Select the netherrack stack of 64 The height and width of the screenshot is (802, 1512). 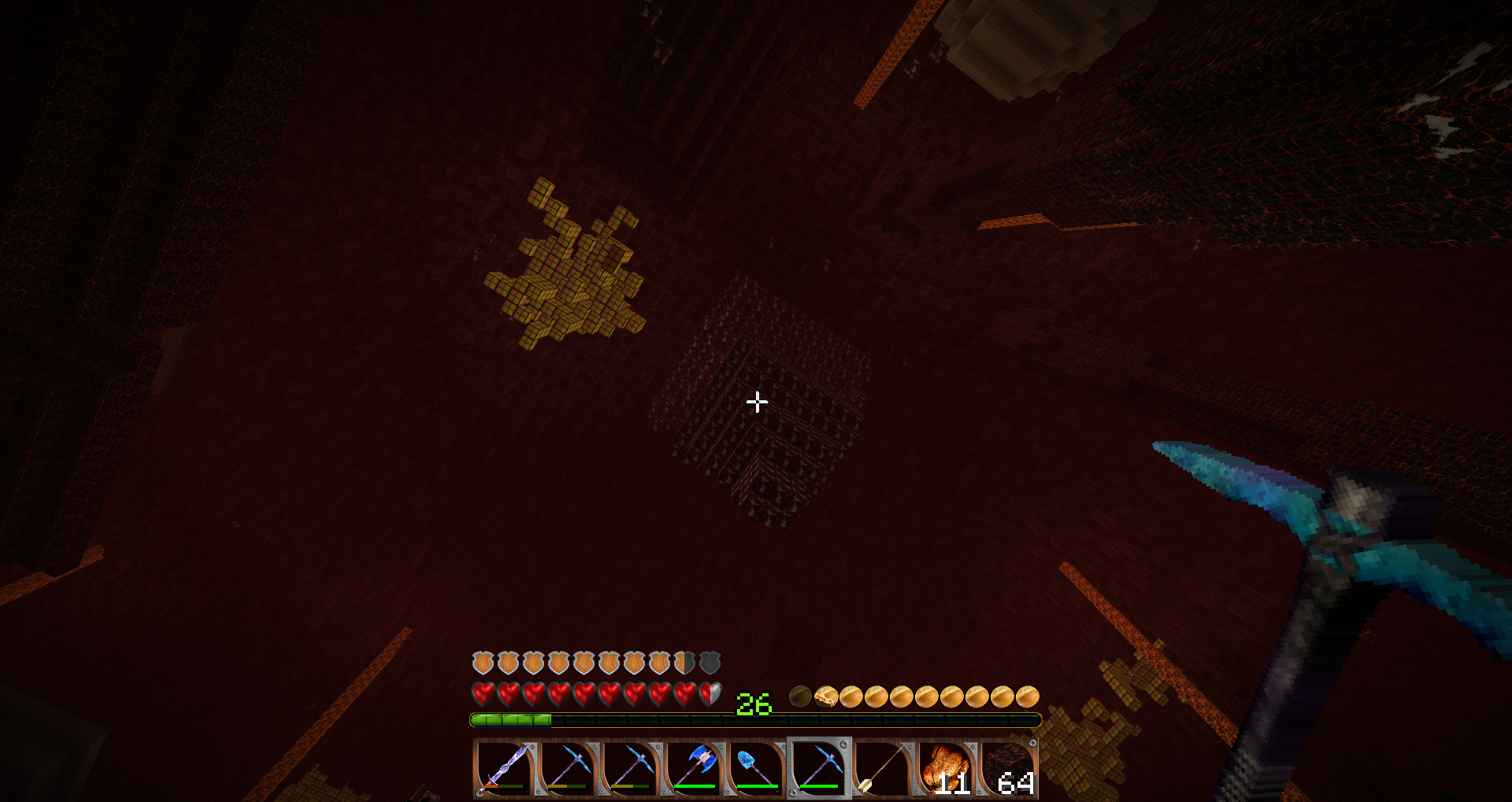[1009, 768]
